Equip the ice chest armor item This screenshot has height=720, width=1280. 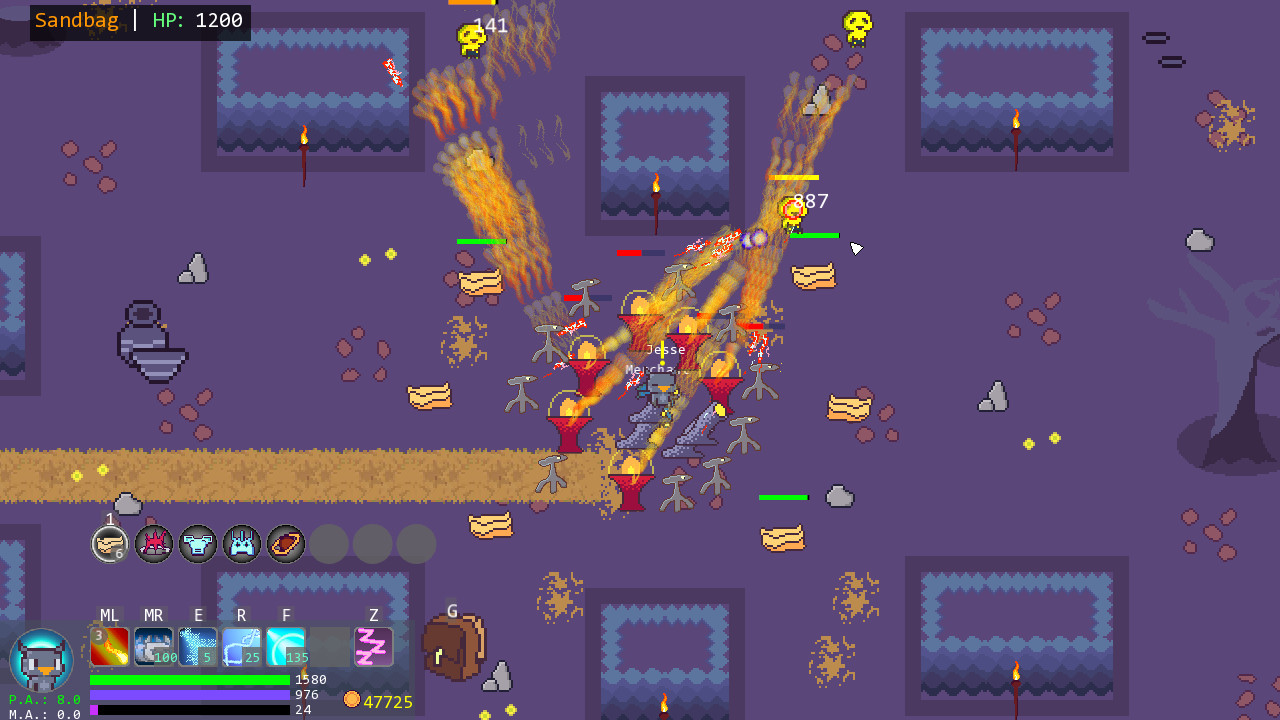(198, 544)
